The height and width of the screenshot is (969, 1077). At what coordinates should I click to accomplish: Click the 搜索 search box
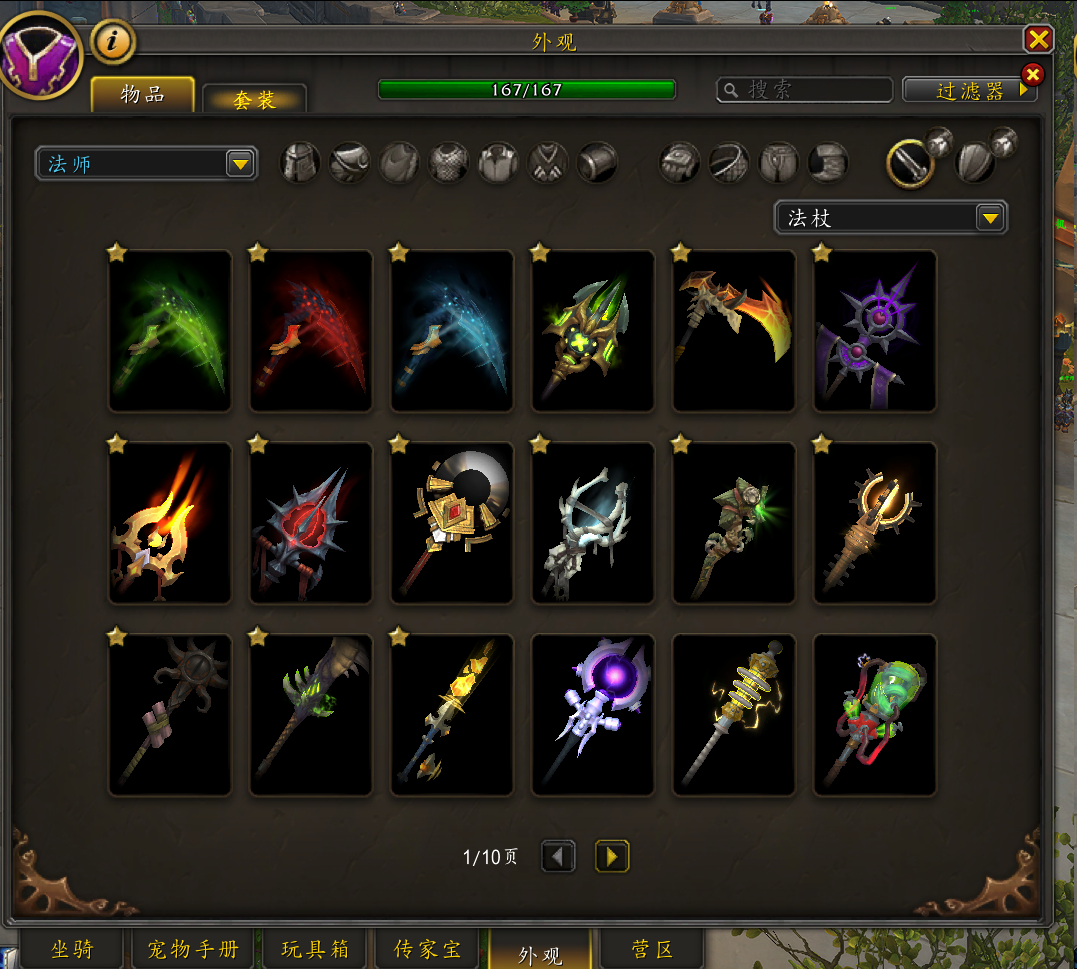tap(805, 90)
